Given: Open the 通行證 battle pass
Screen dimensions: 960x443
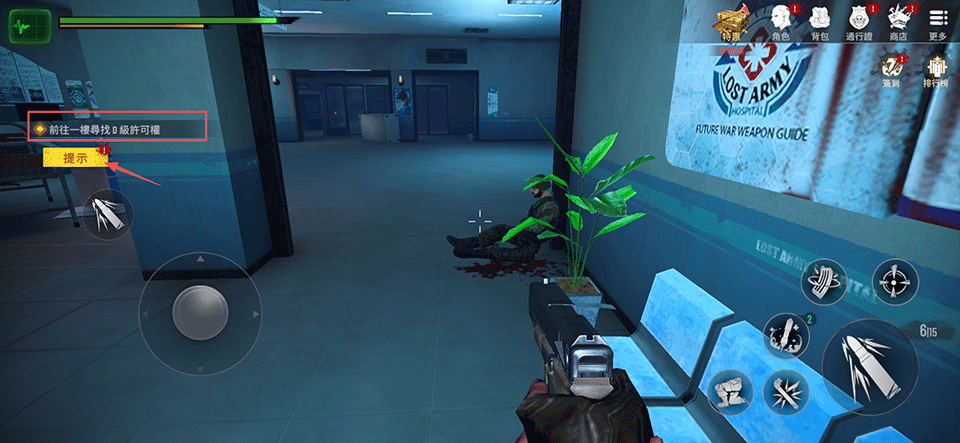Looking at the screenshot, I should (x=858, y=22).
